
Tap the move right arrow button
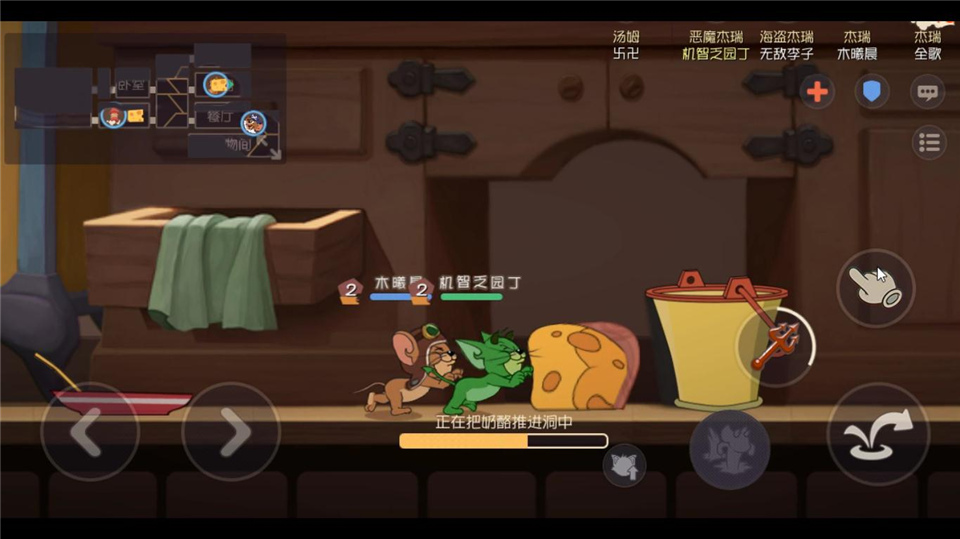point(231,432)
